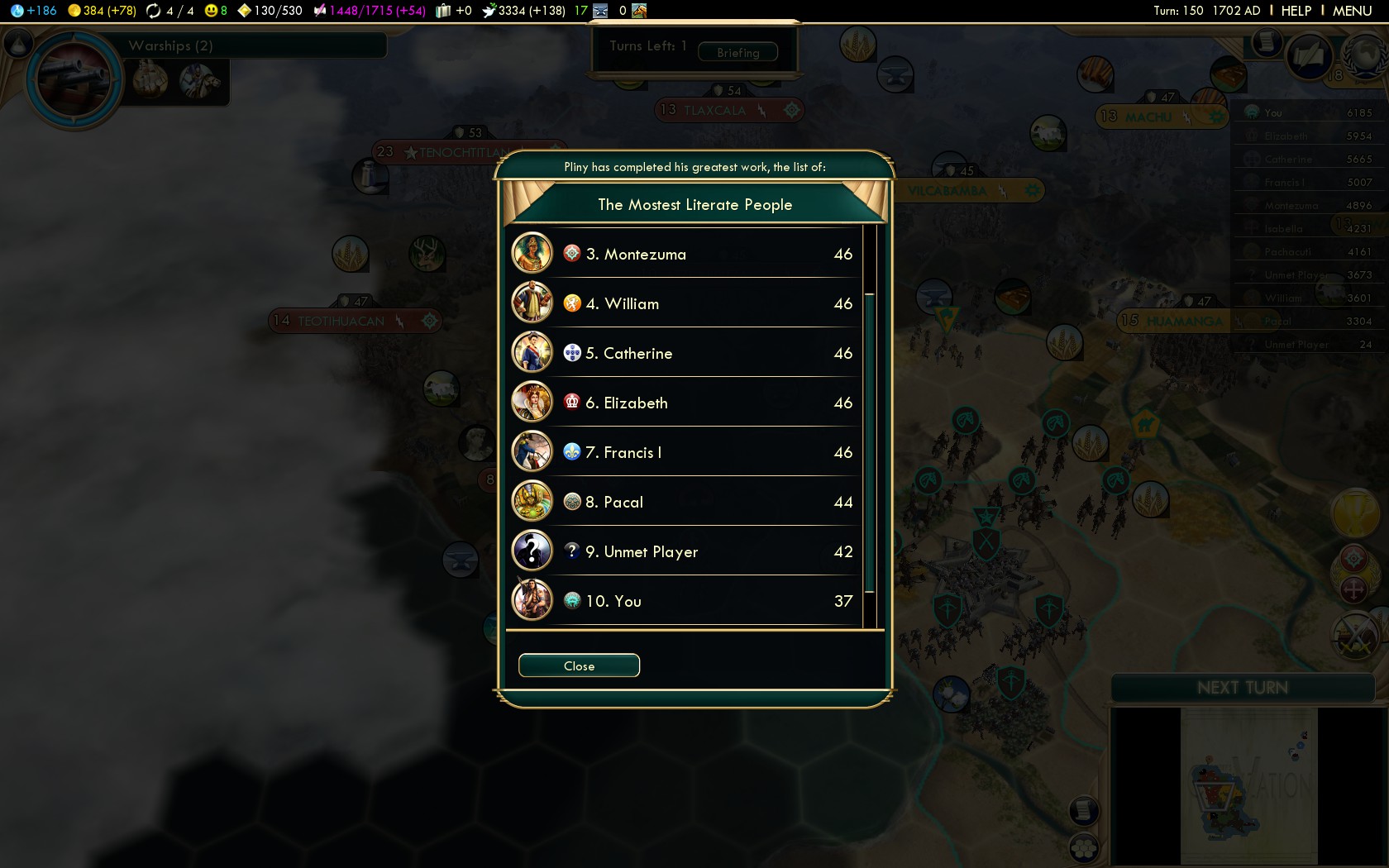
Task: Click the happiness smiley face icon
Action: pyautogui.click(x=211, y=11)
